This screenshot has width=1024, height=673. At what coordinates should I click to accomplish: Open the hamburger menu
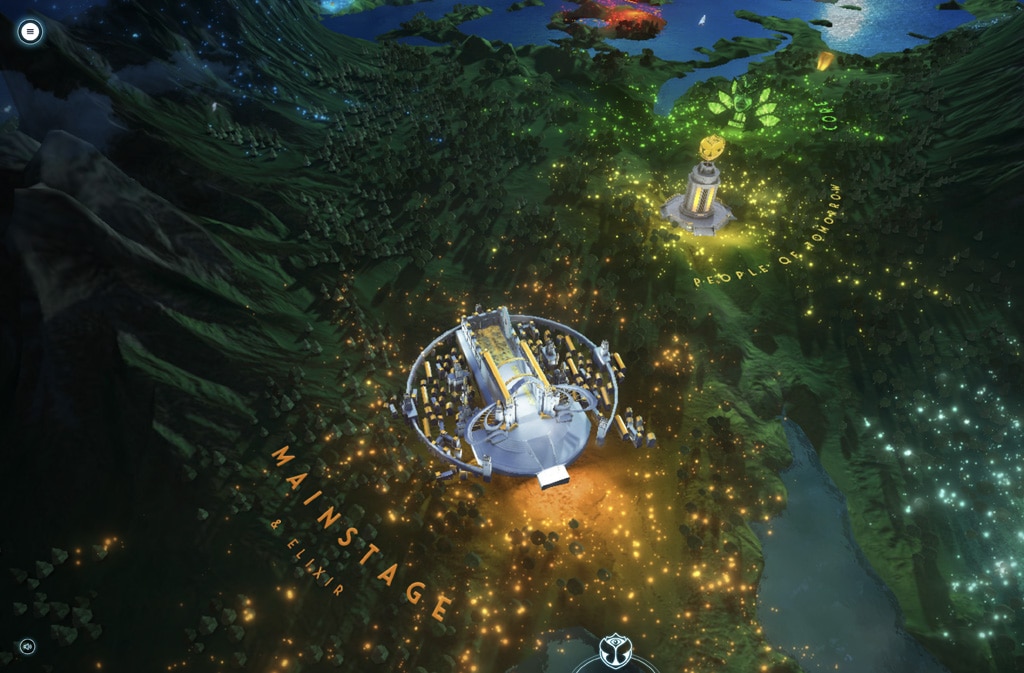pyautogui.click(x=30, y=32)
